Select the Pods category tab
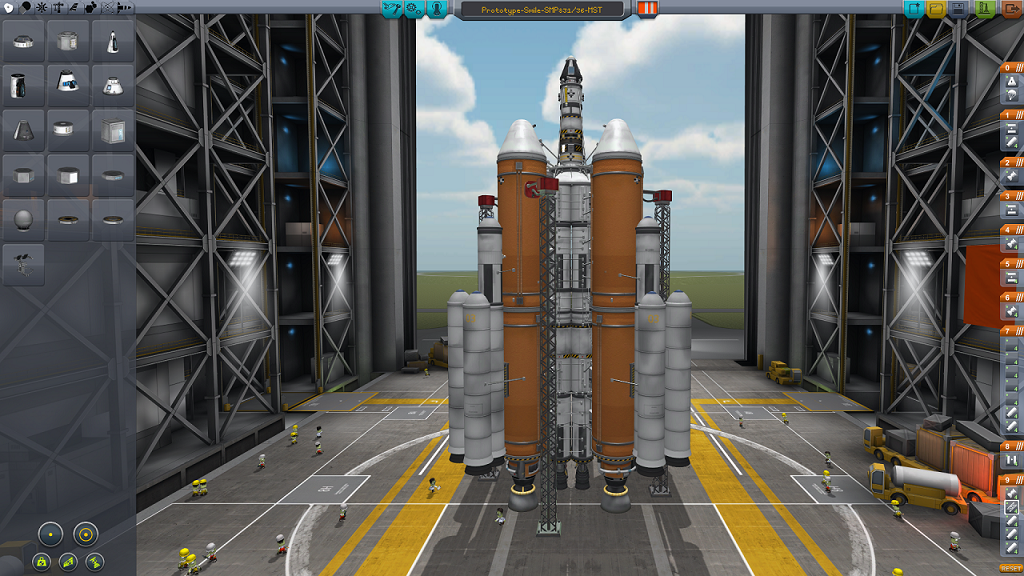 [9, 7]
